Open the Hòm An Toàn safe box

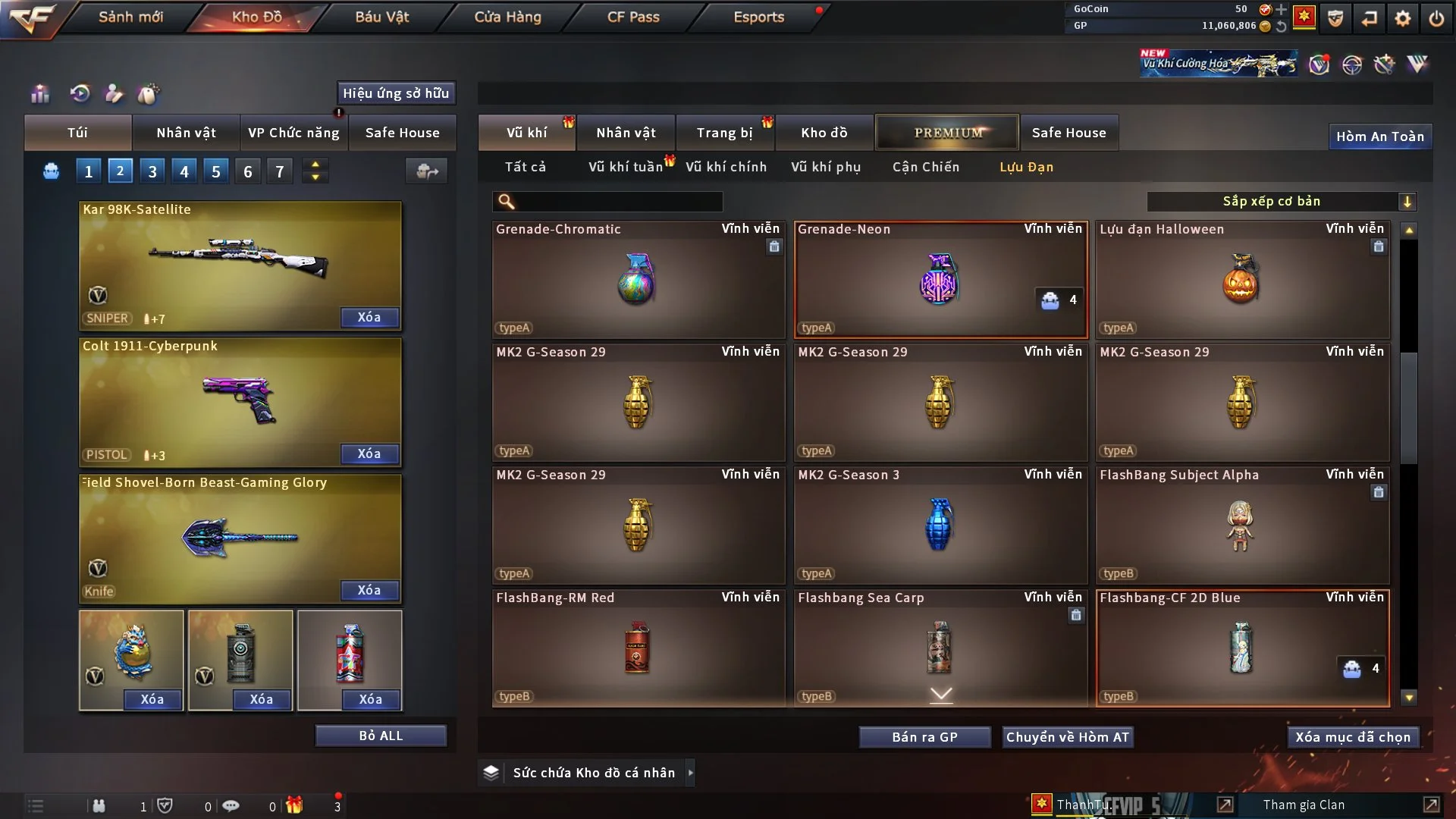click(1379, 136)
